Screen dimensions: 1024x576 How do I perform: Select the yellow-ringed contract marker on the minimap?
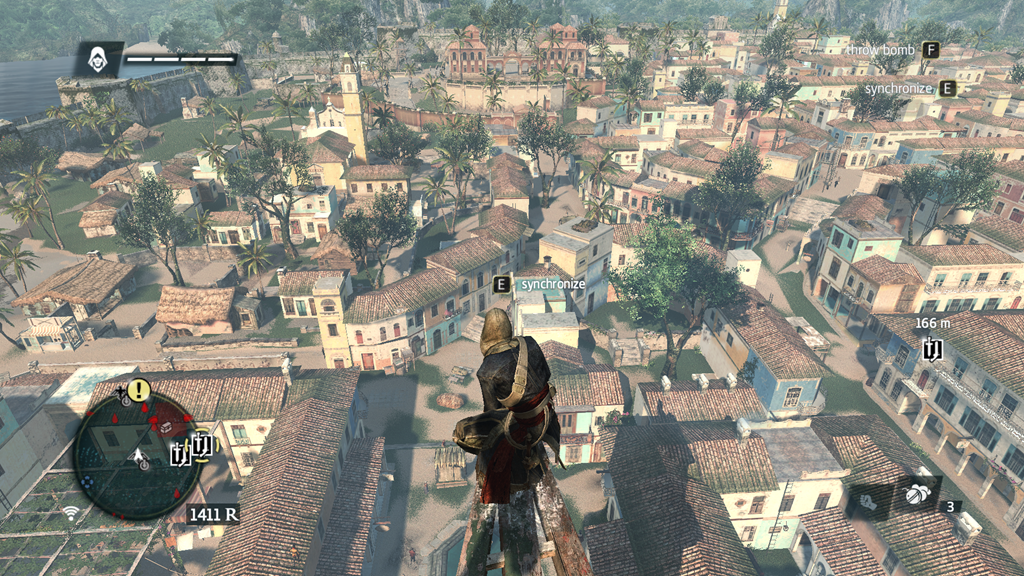[201, 443]
